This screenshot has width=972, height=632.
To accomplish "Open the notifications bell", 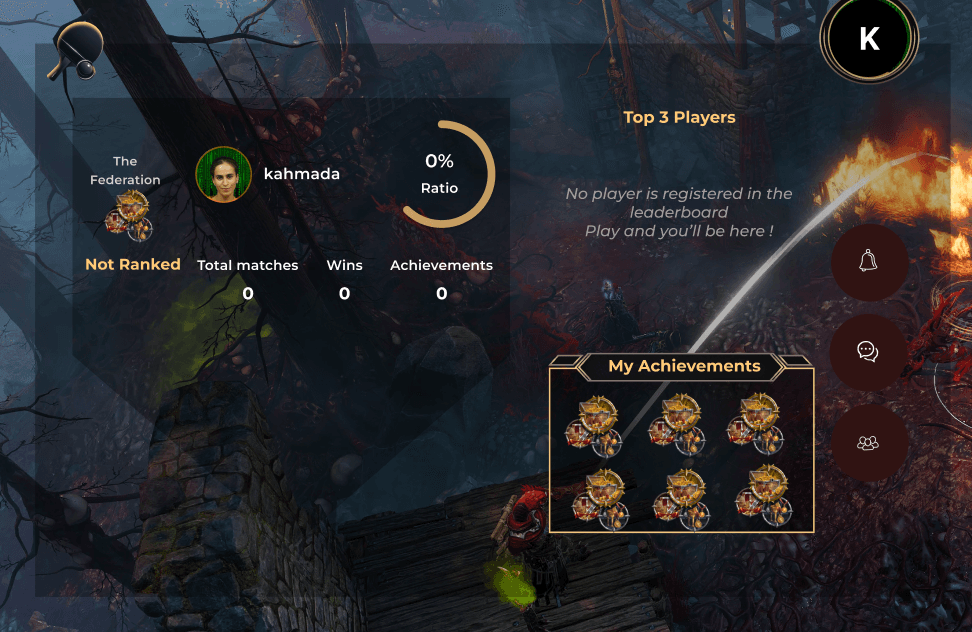I will 869,262.
